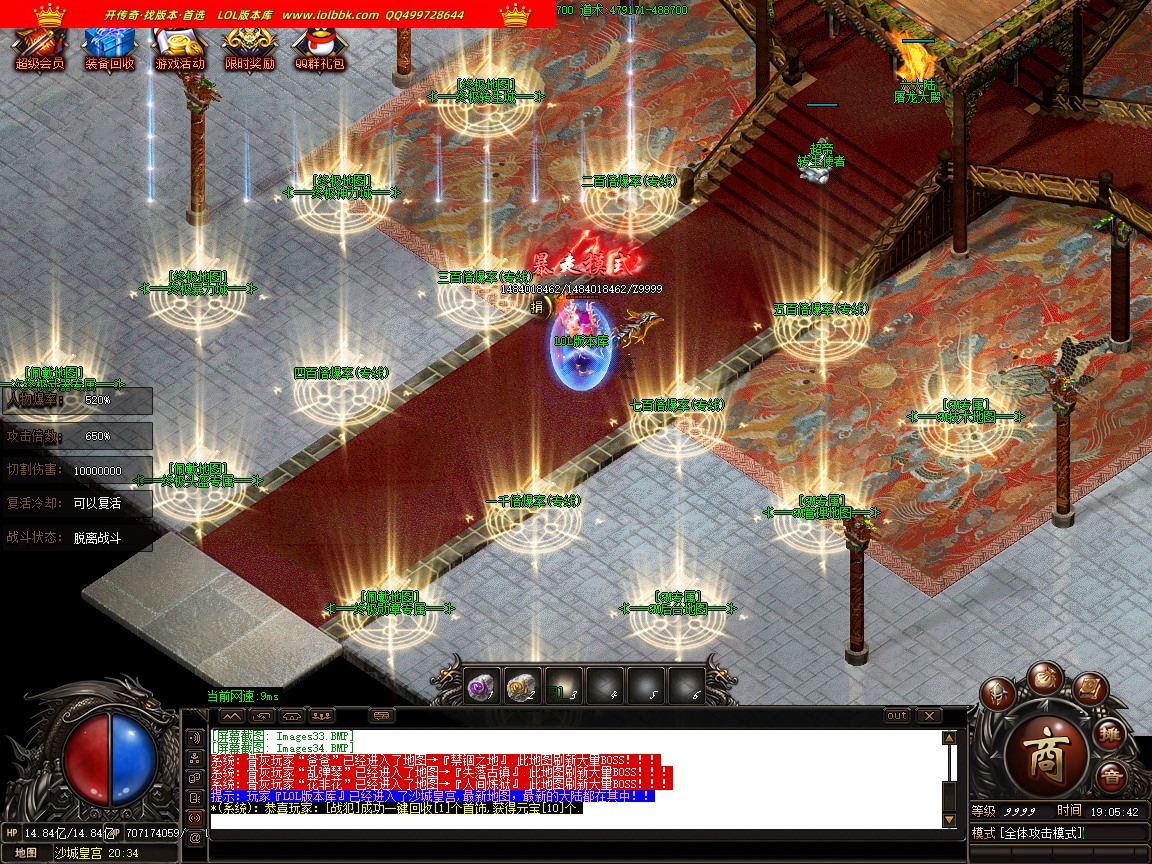This screenshot has height=864, width=1152.
Task: Toggle sound with the 音 button
Action: pos(1111,778)
